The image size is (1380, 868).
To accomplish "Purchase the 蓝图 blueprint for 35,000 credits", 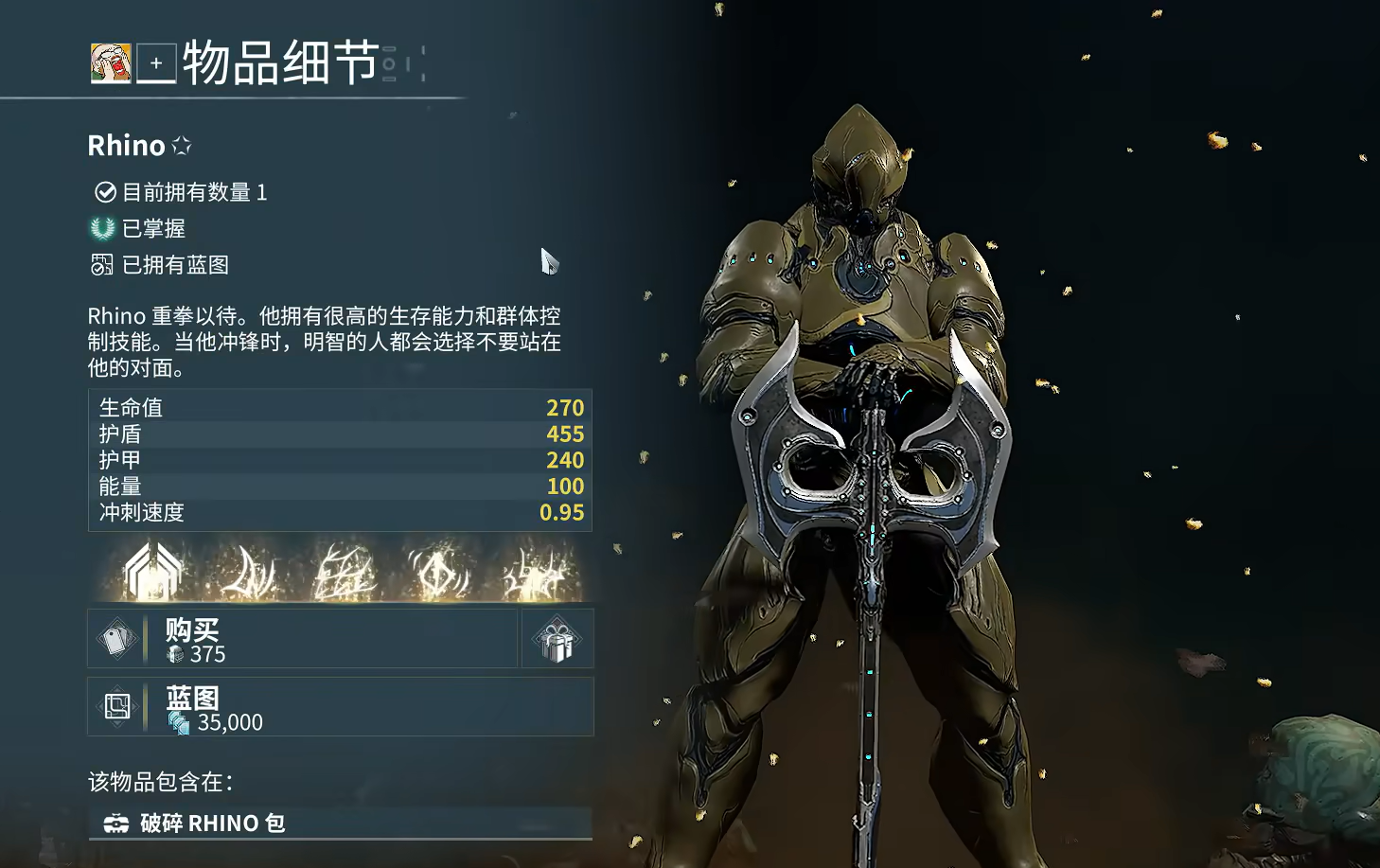I will [x=341, y=707].
